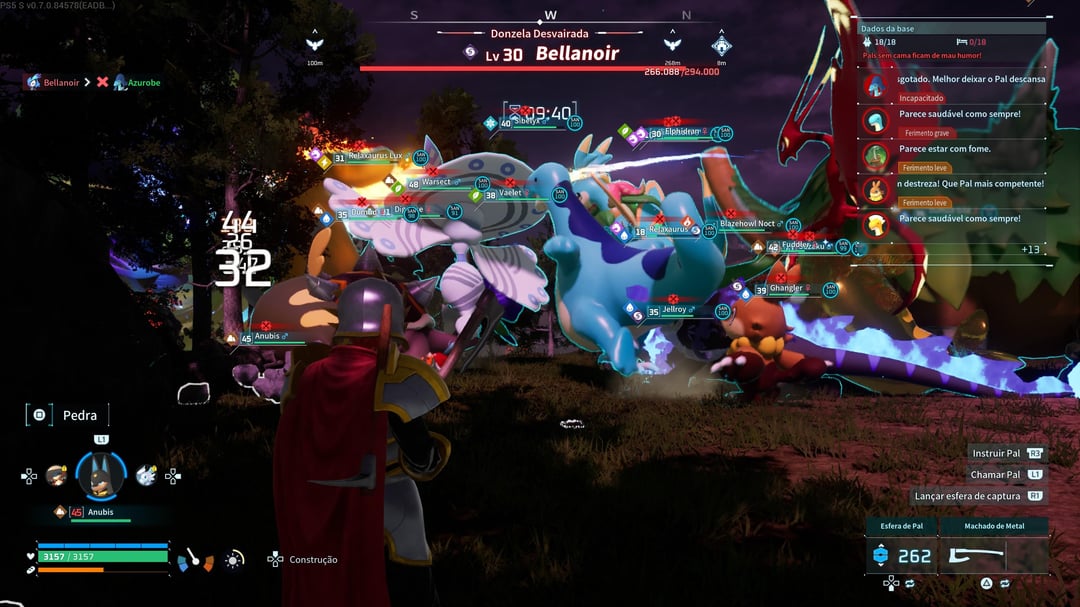Screen dimensions: 1080x607
Task: Select the active Anubis pal portrait
Action: coord(101,476)
